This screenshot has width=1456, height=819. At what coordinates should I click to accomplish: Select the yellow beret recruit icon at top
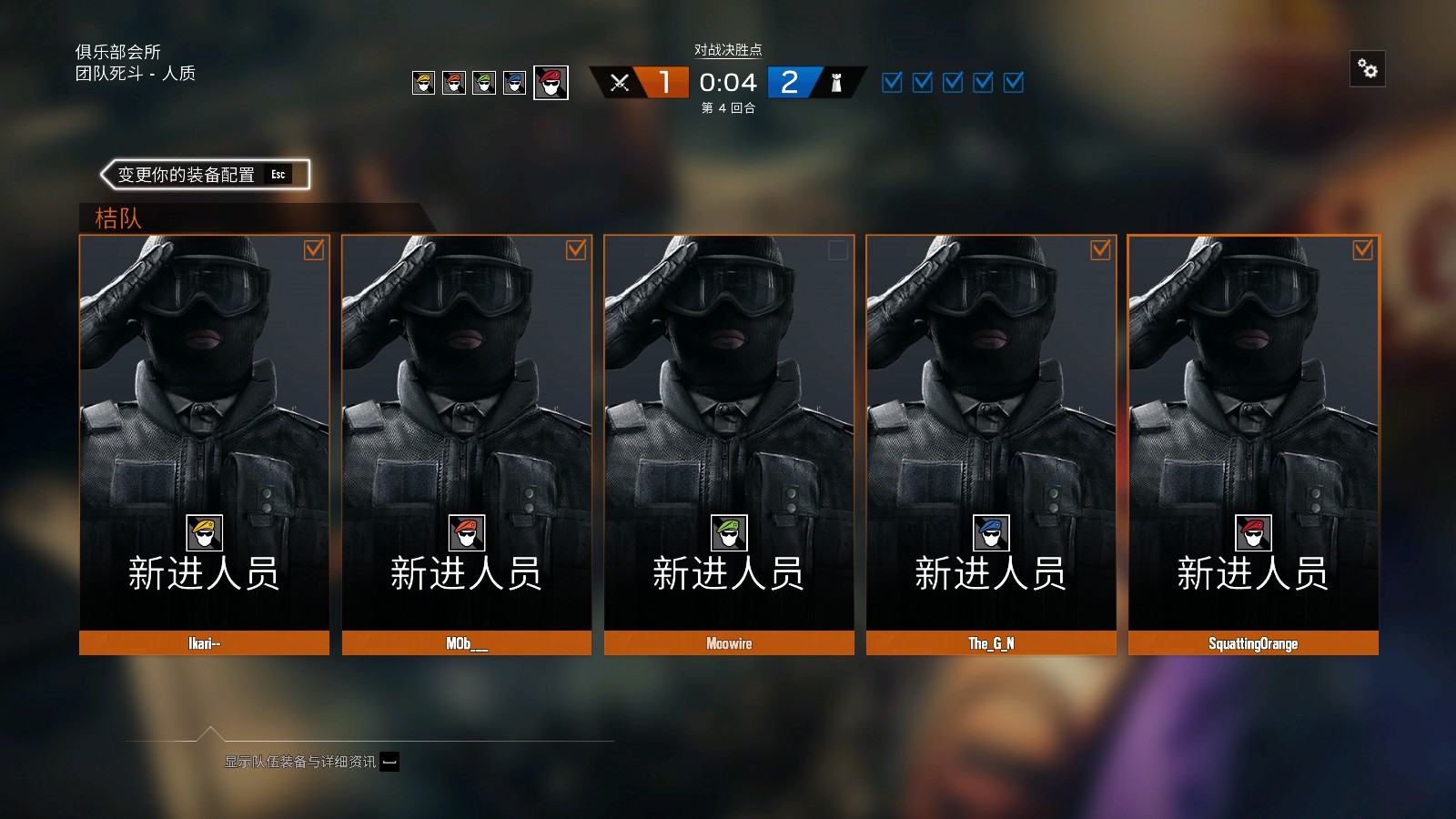(x=424, y=83)
